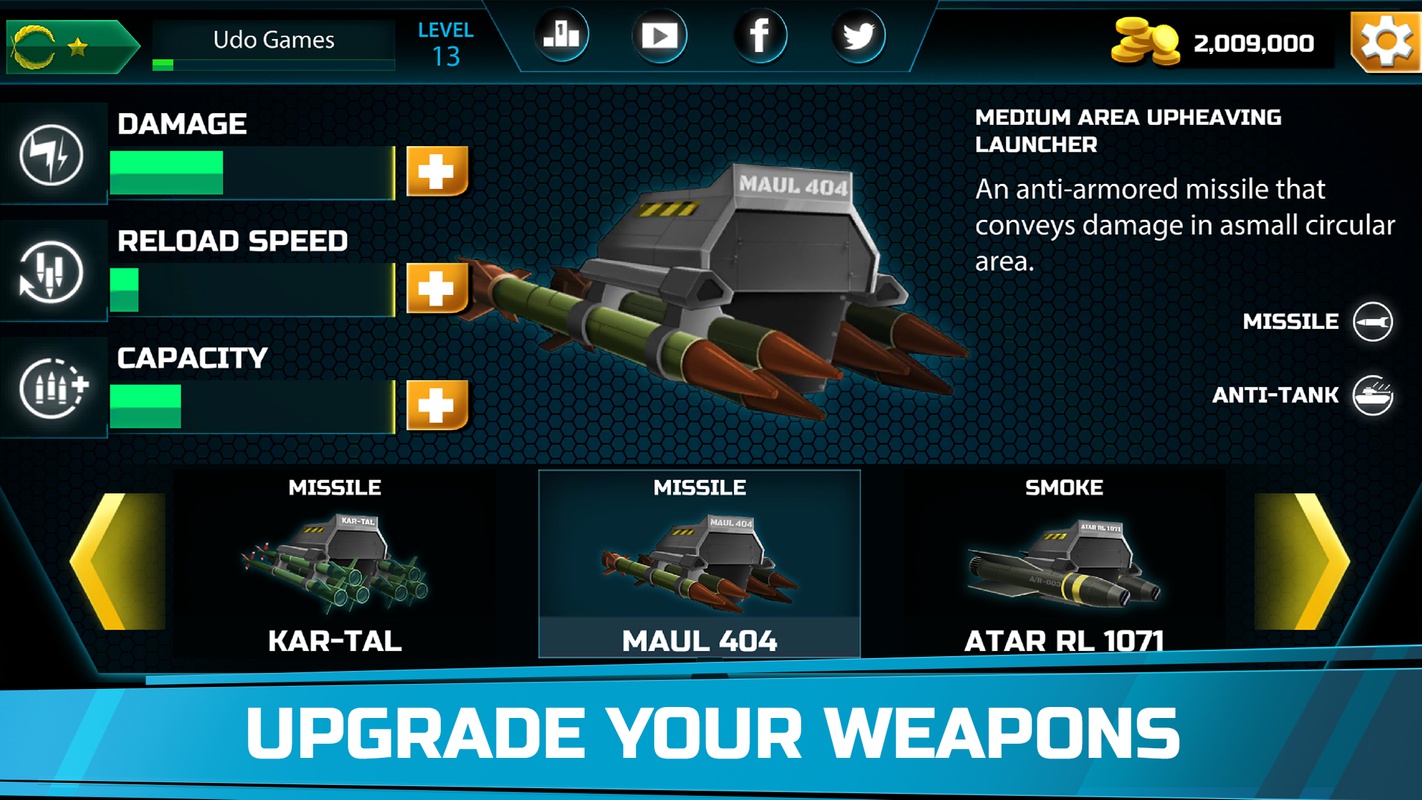Visit the Facebook page icon
Image resolution: width=1422 pixels, height=800 pixels.
pyautogui.click(x=760, y=37)
